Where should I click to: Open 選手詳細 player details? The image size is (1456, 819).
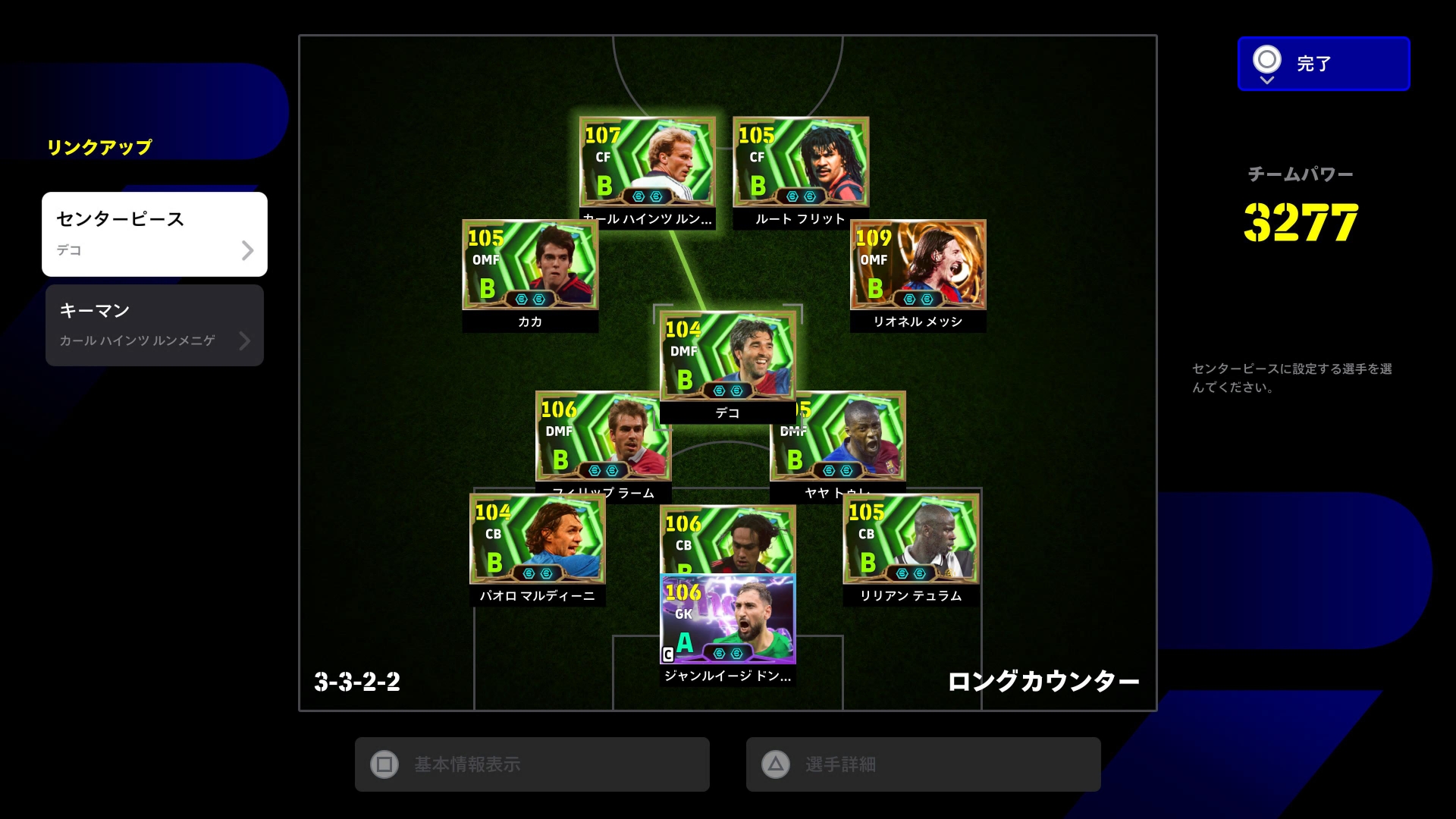click(x=923, y=764)
